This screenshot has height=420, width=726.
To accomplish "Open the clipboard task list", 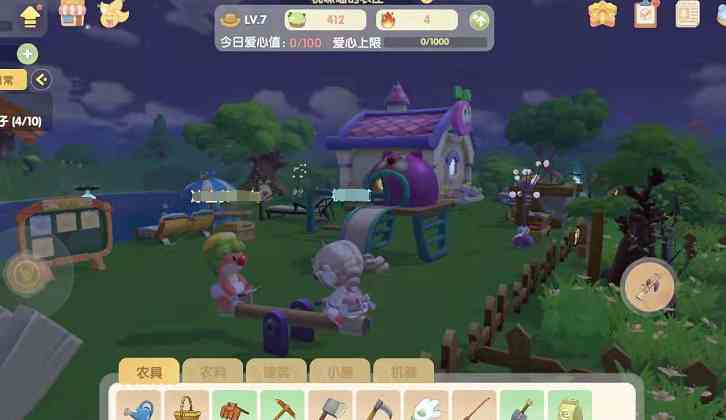I will coord(646,14).
